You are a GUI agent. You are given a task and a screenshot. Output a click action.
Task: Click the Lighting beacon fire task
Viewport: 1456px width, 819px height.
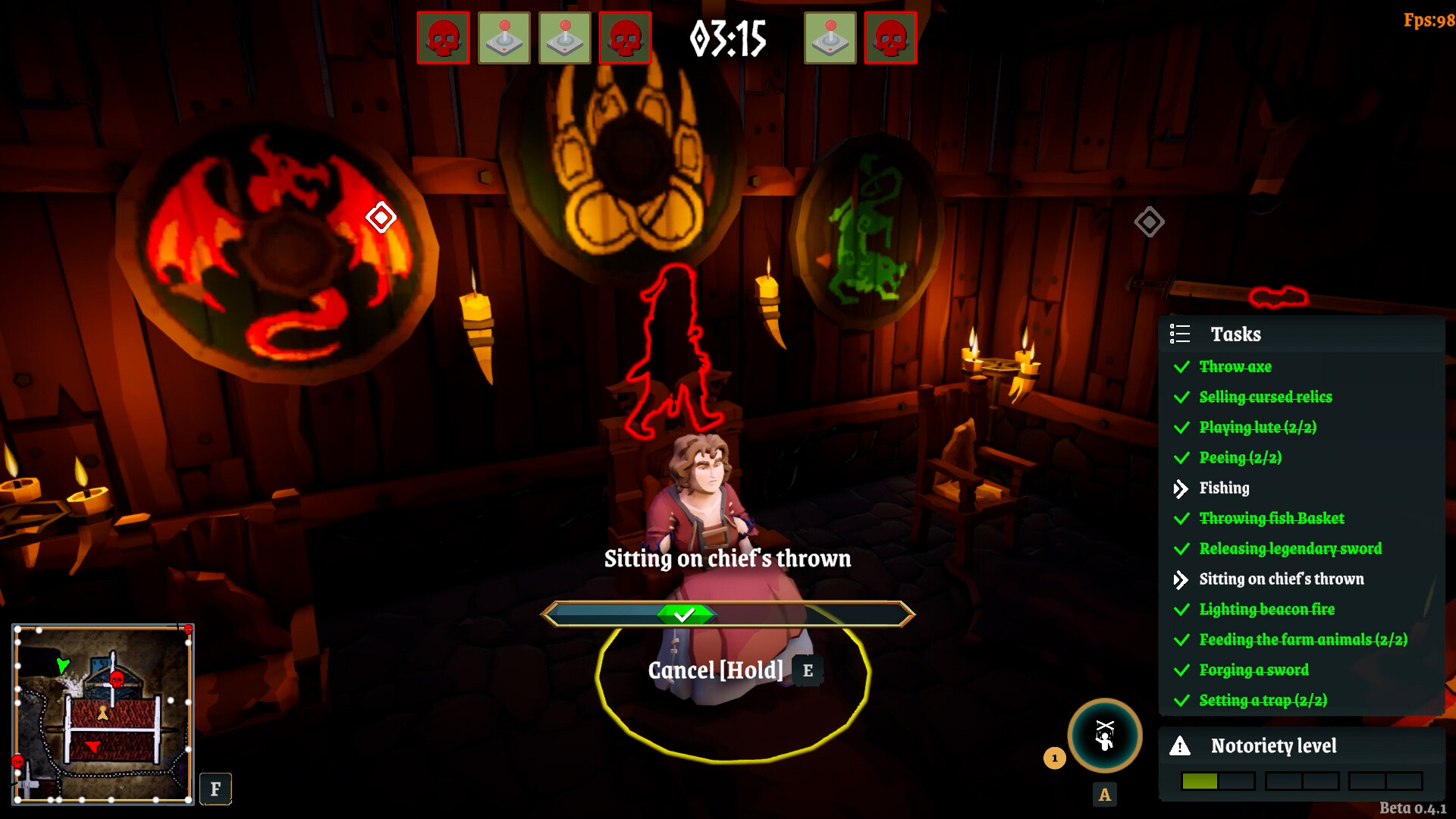[1266, 610]
